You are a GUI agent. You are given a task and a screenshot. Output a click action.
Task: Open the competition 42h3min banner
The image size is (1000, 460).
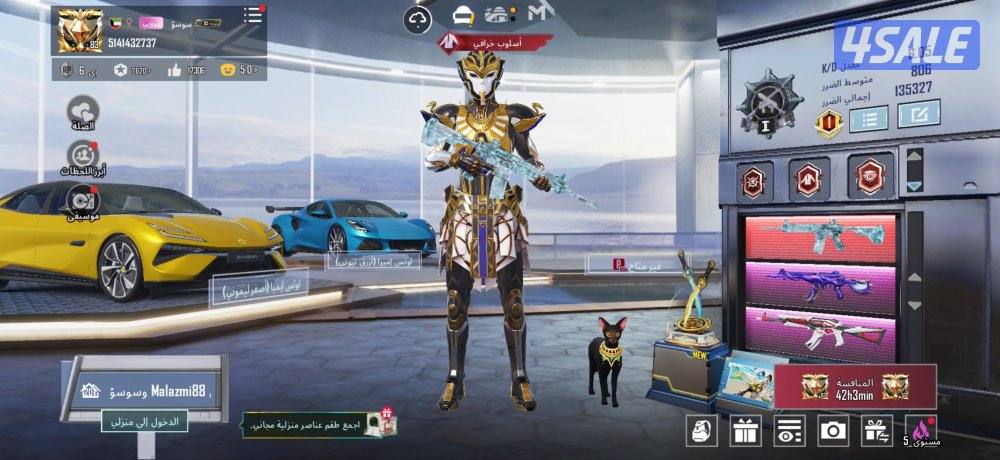pyautogui.click(x=855, y=387)
